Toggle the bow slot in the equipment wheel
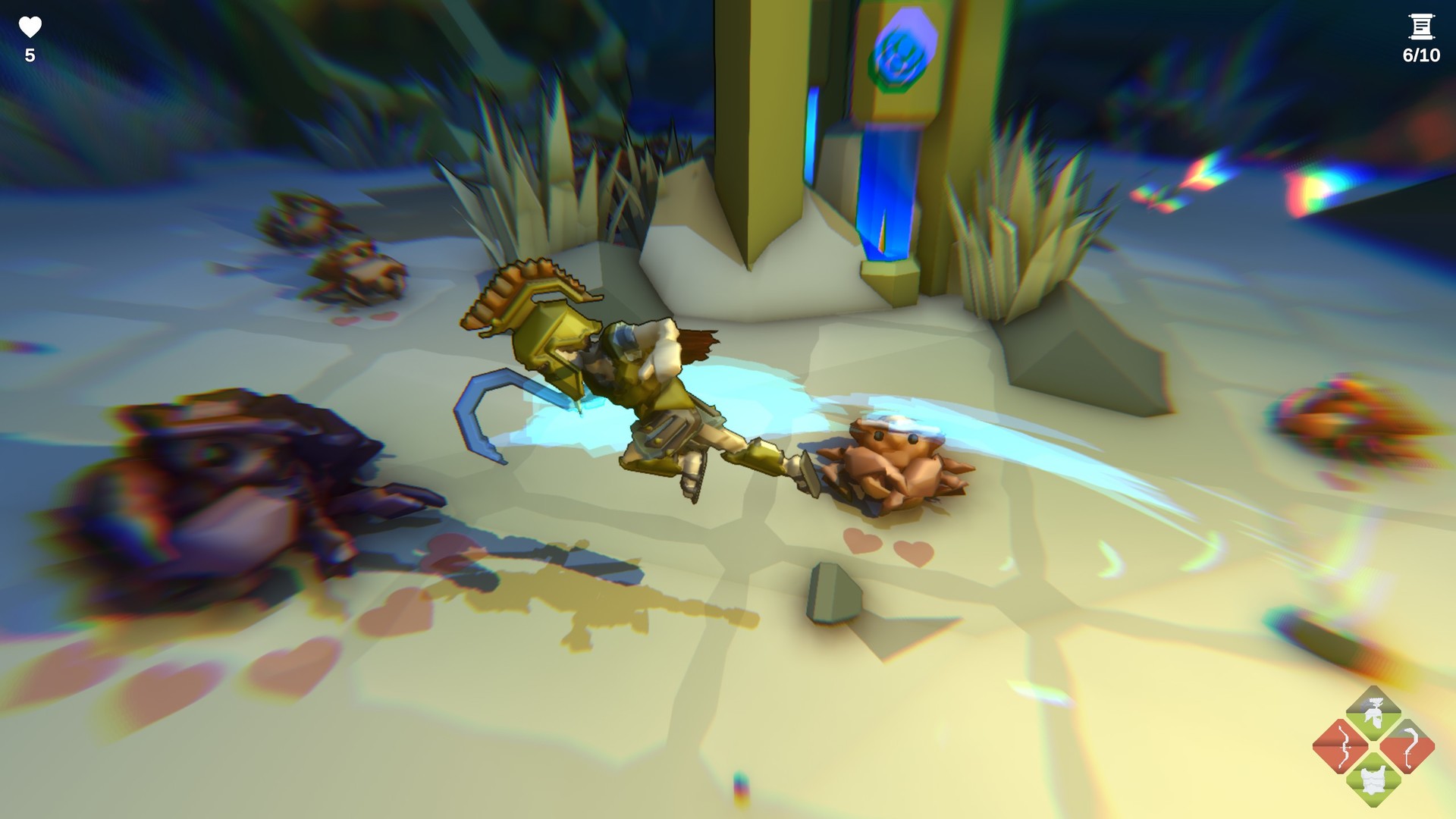Viewport: 1456px width, 819px height. coord(1344,746)
